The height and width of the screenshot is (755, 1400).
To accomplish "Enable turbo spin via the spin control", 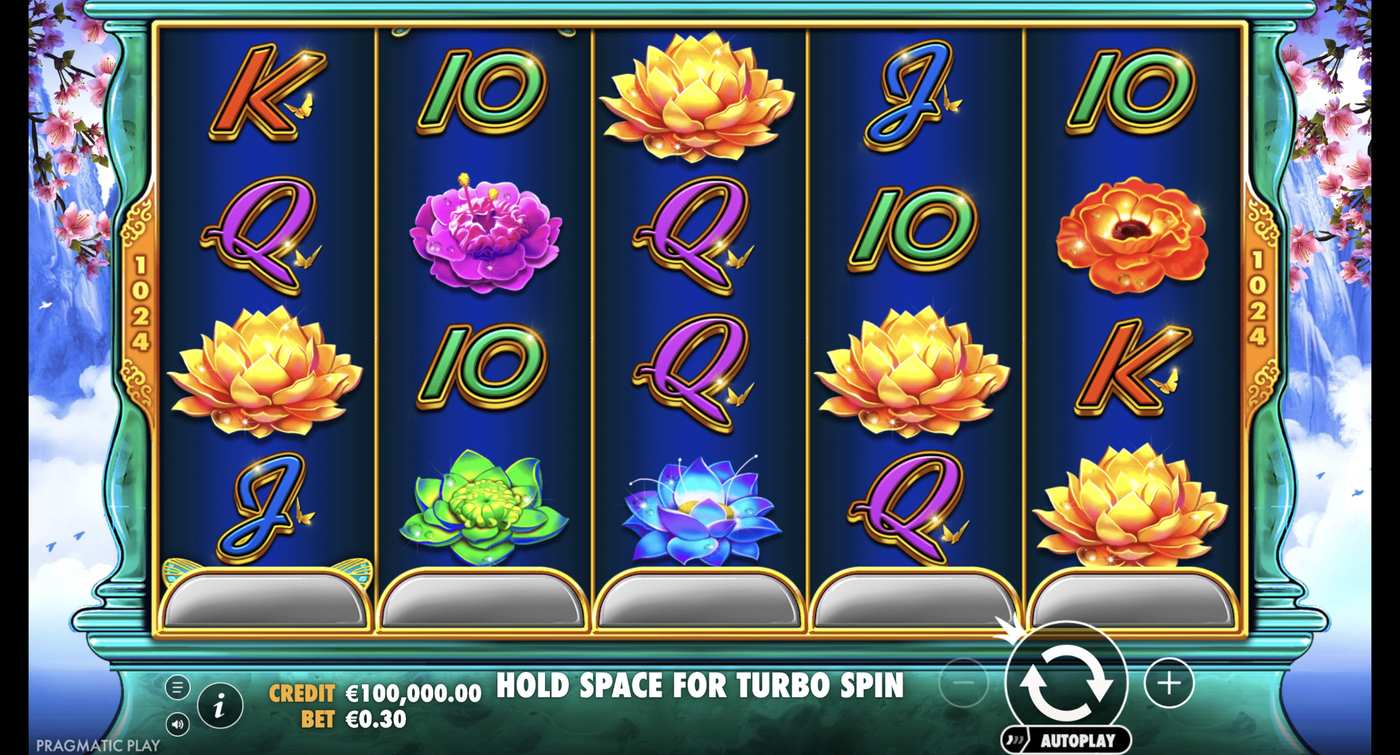I will click(1066, 685).
